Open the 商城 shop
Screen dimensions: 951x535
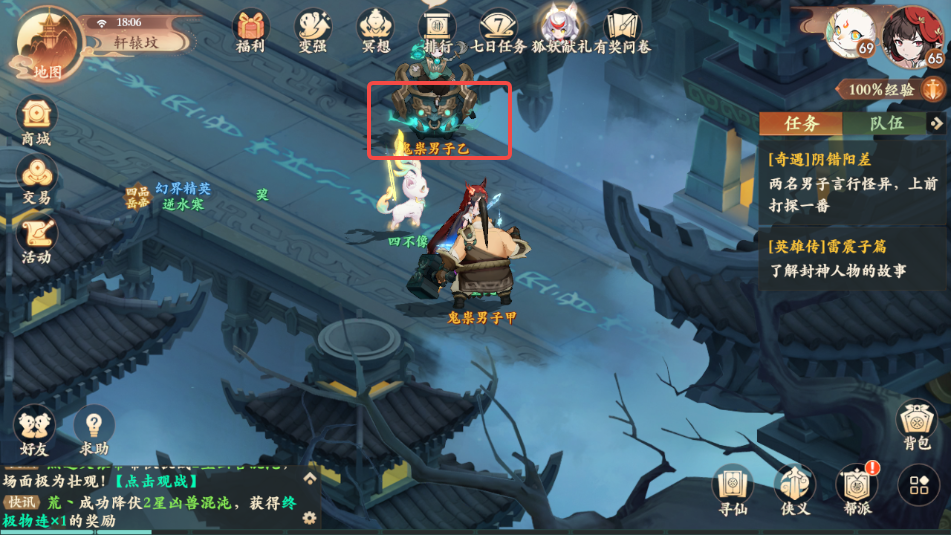(36, 119)
